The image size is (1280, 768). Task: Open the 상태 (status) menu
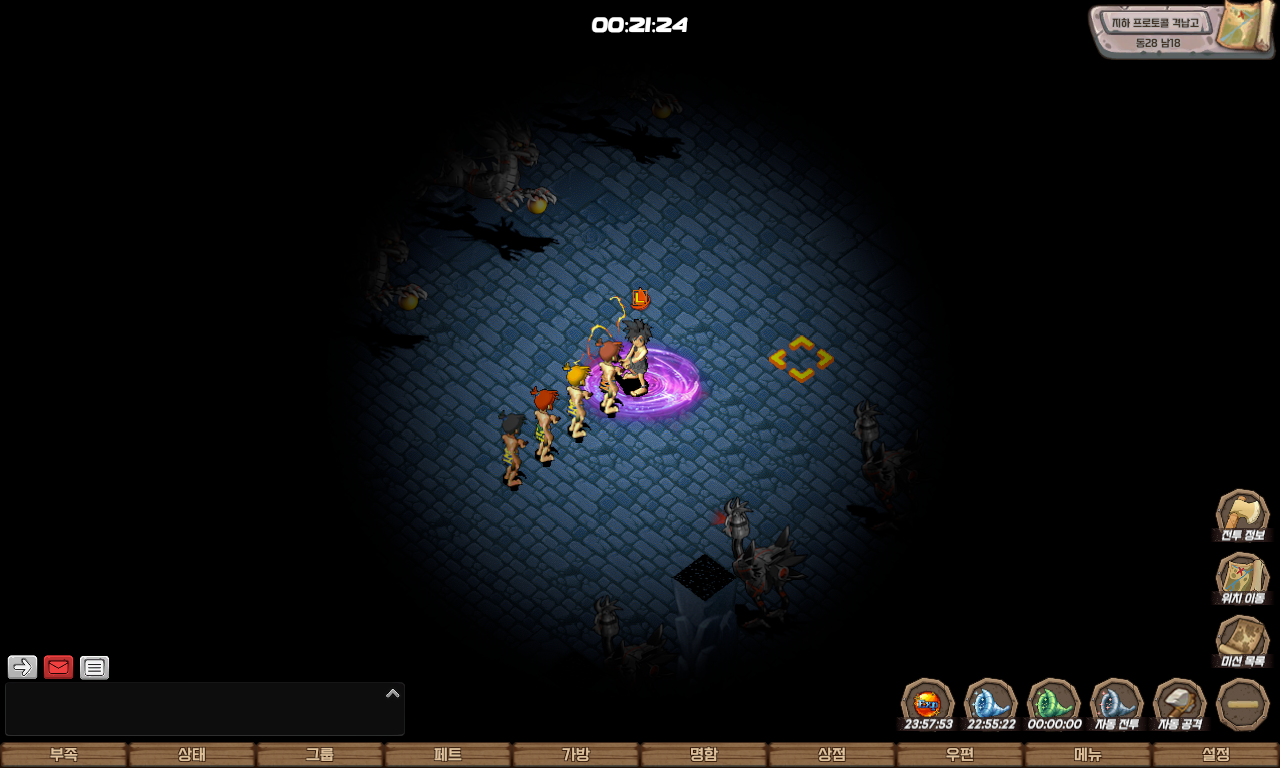pos(192,755)
